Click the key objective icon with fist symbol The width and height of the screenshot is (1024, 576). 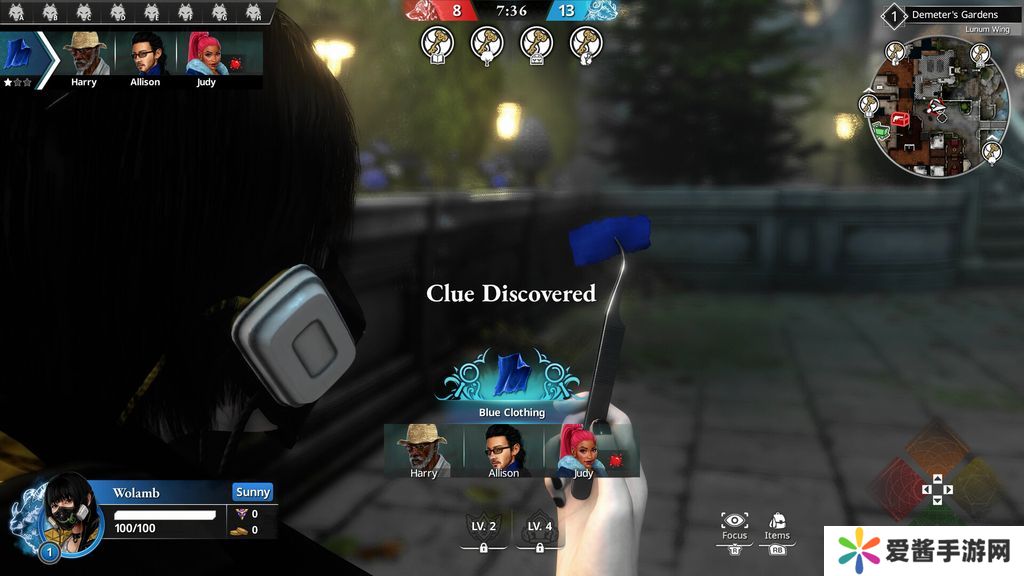(586, 43)
